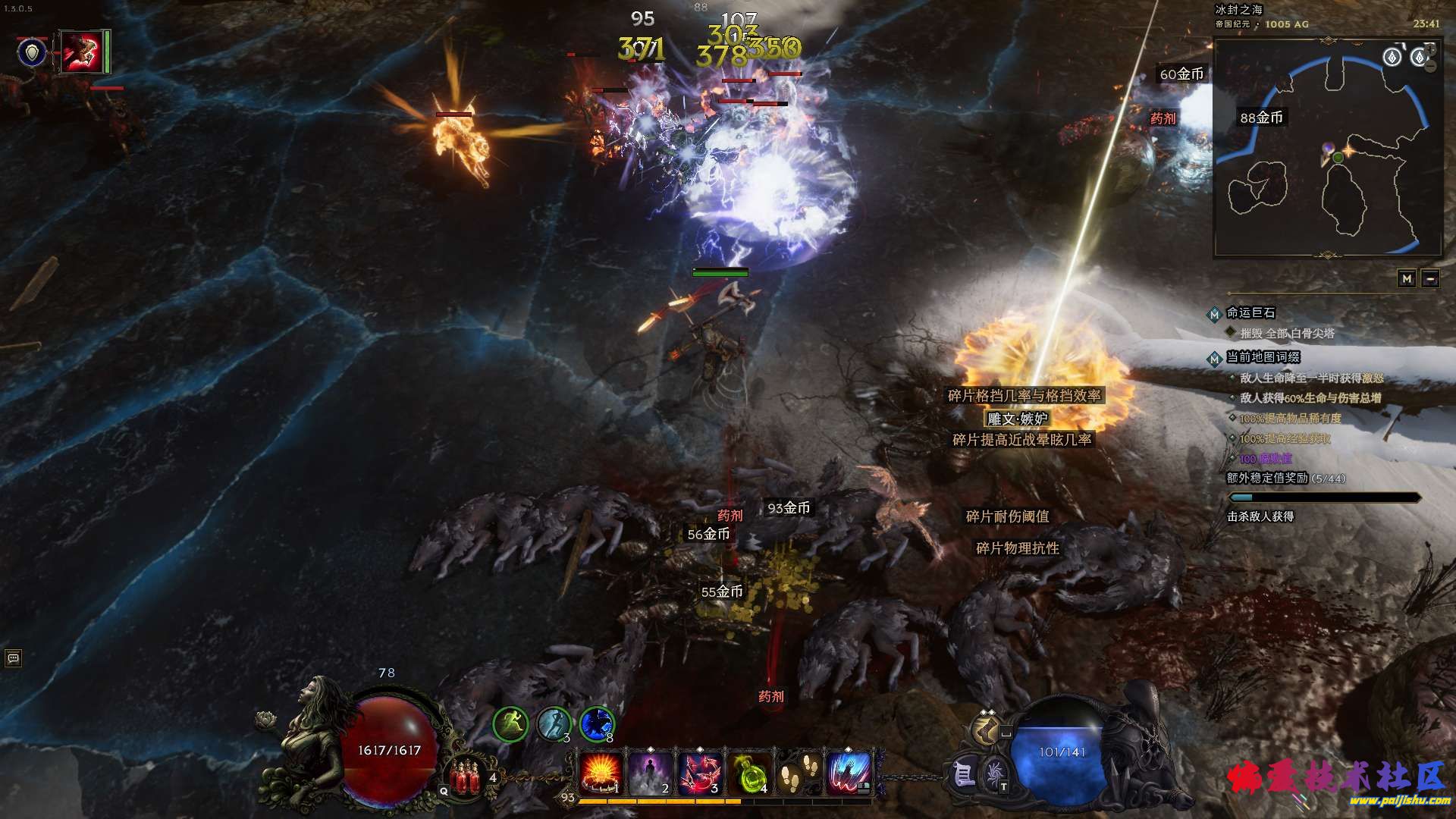This screenshot has width=1456, height=819.
Task: Click the red beast companion portrait
Action: (82, 52)
